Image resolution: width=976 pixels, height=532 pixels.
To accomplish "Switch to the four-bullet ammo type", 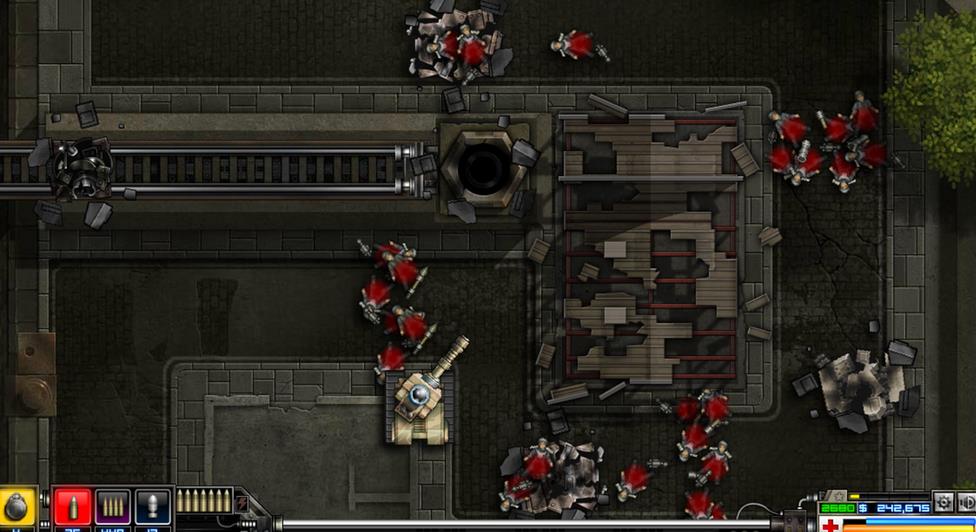I will coord(112,507).
